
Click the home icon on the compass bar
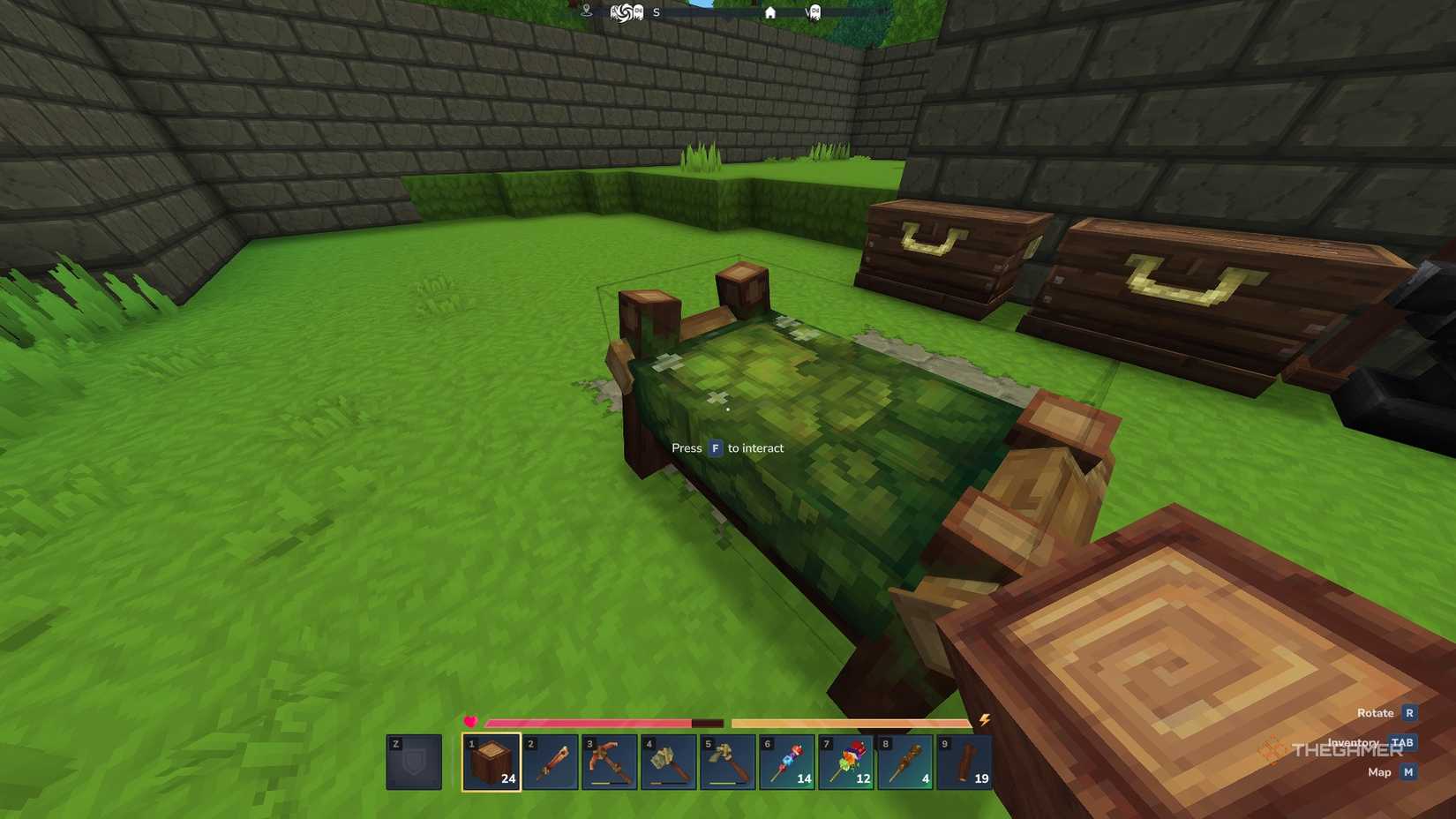click(771, 12)
